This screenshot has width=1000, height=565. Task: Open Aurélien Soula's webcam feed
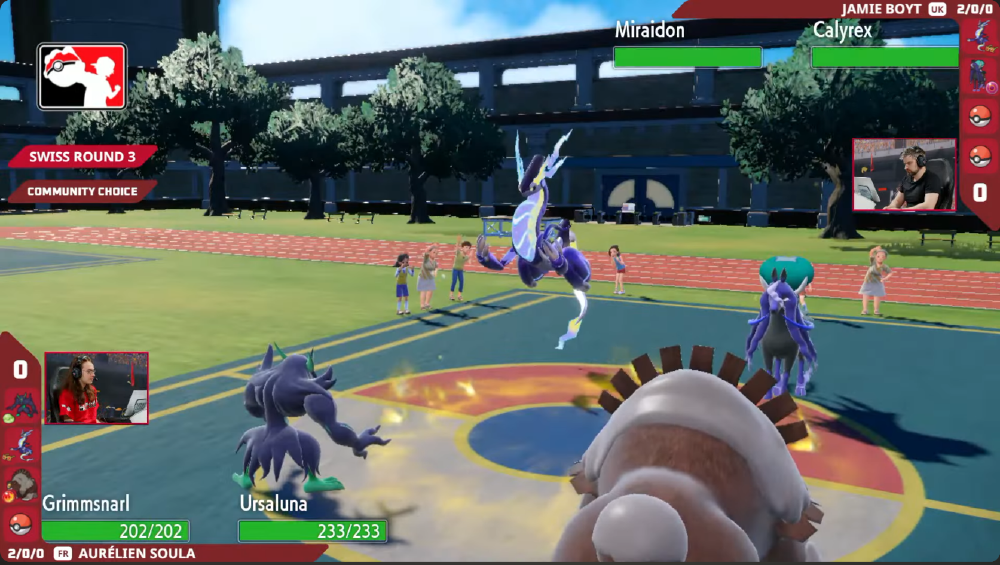point(96,387)
